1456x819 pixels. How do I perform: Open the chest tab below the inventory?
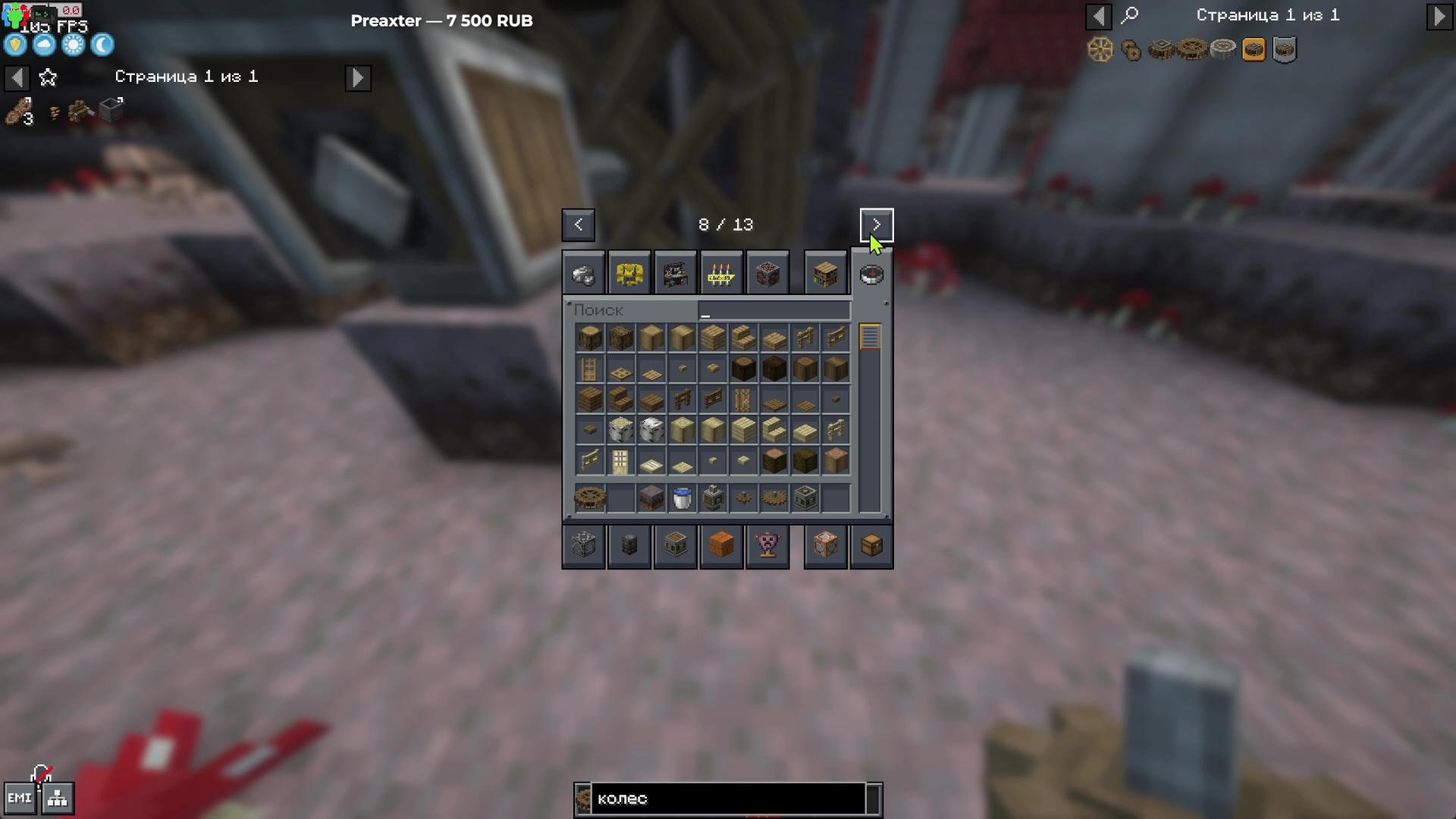pos(871,545)
